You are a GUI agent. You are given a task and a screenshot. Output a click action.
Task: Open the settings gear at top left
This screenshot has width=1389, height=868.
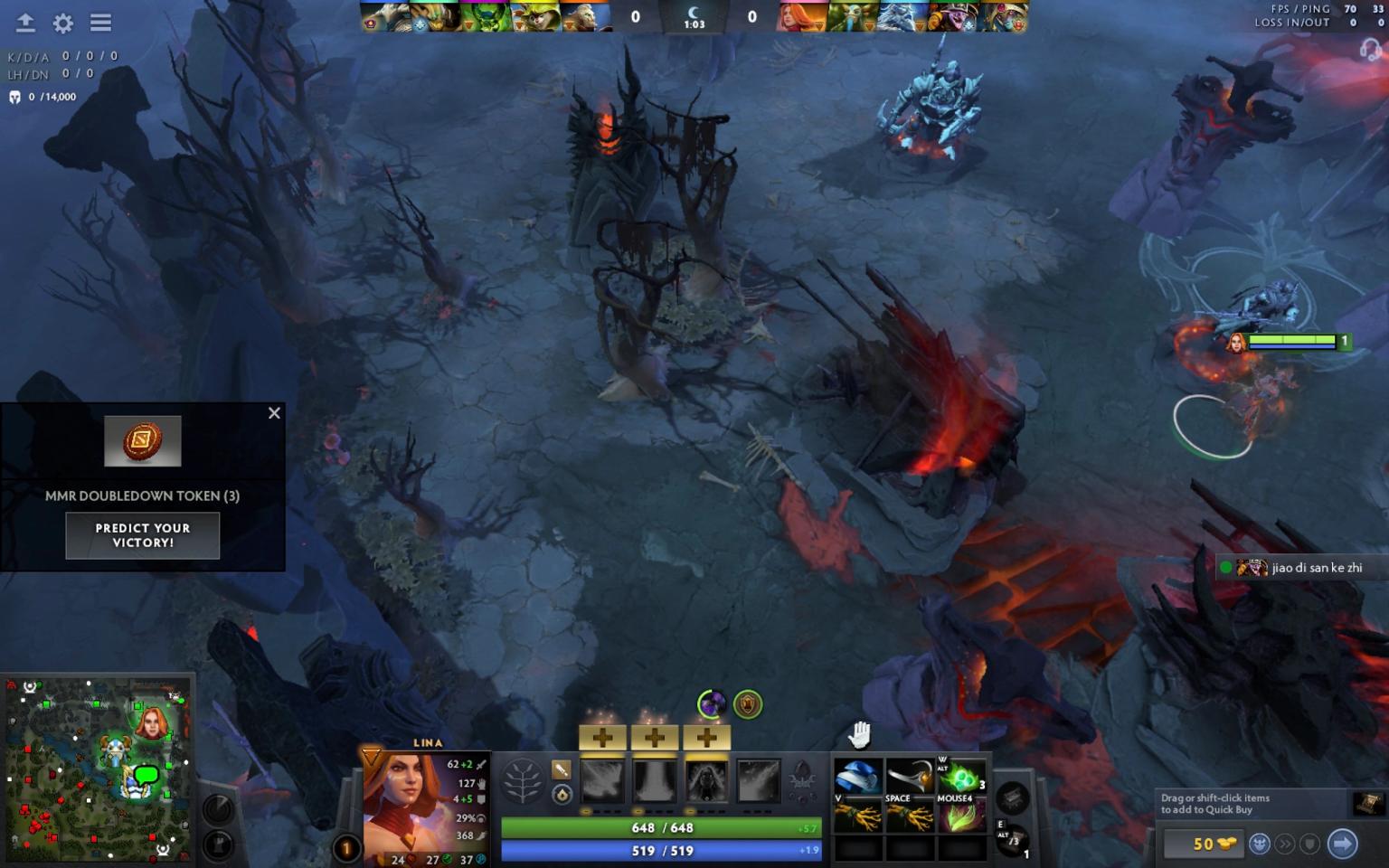click(x=61, y=24)
